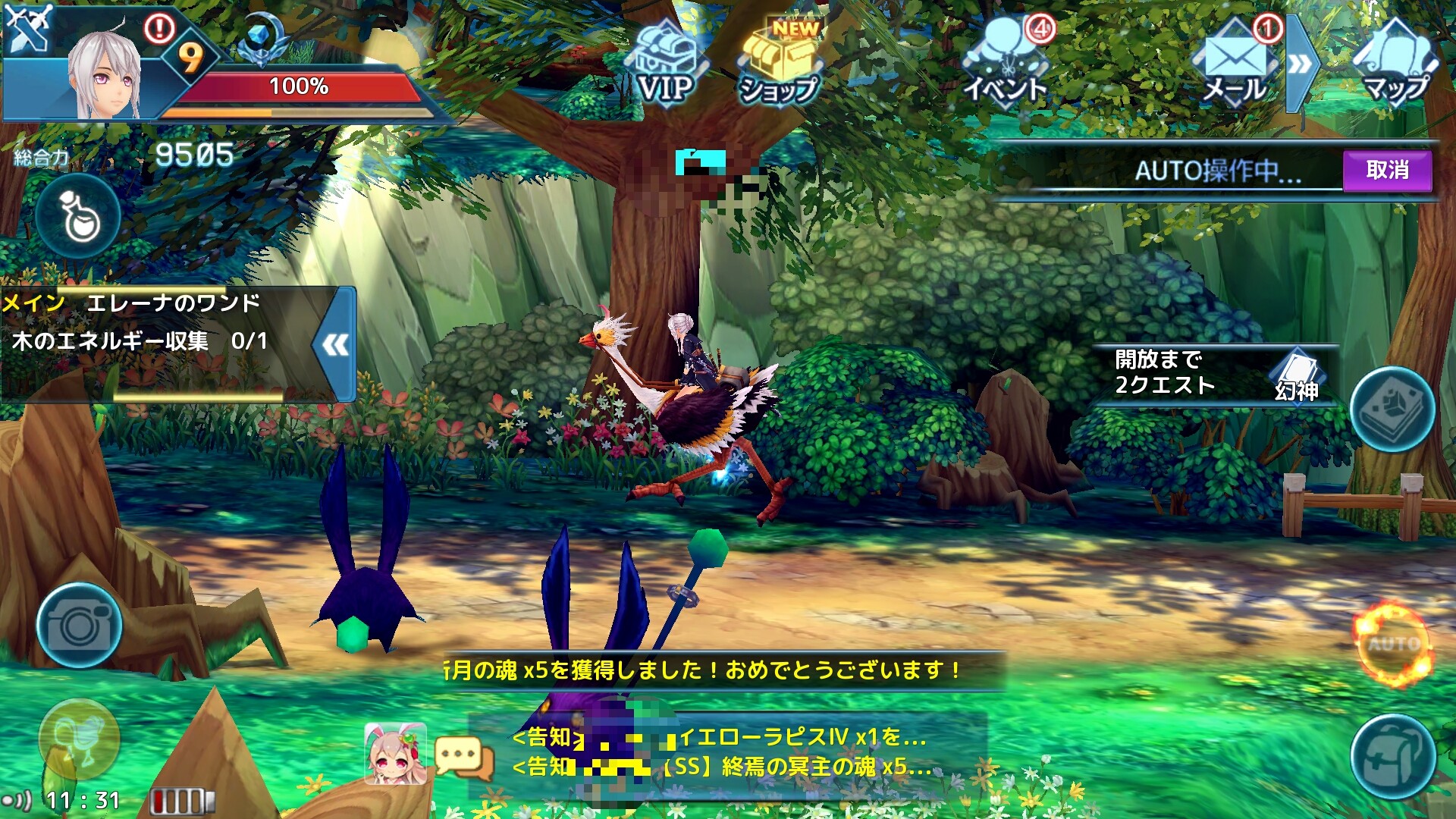Click the pink-haired bunny girl avatar
This screenshot has height=819, width=1456.
click(394, 752)
